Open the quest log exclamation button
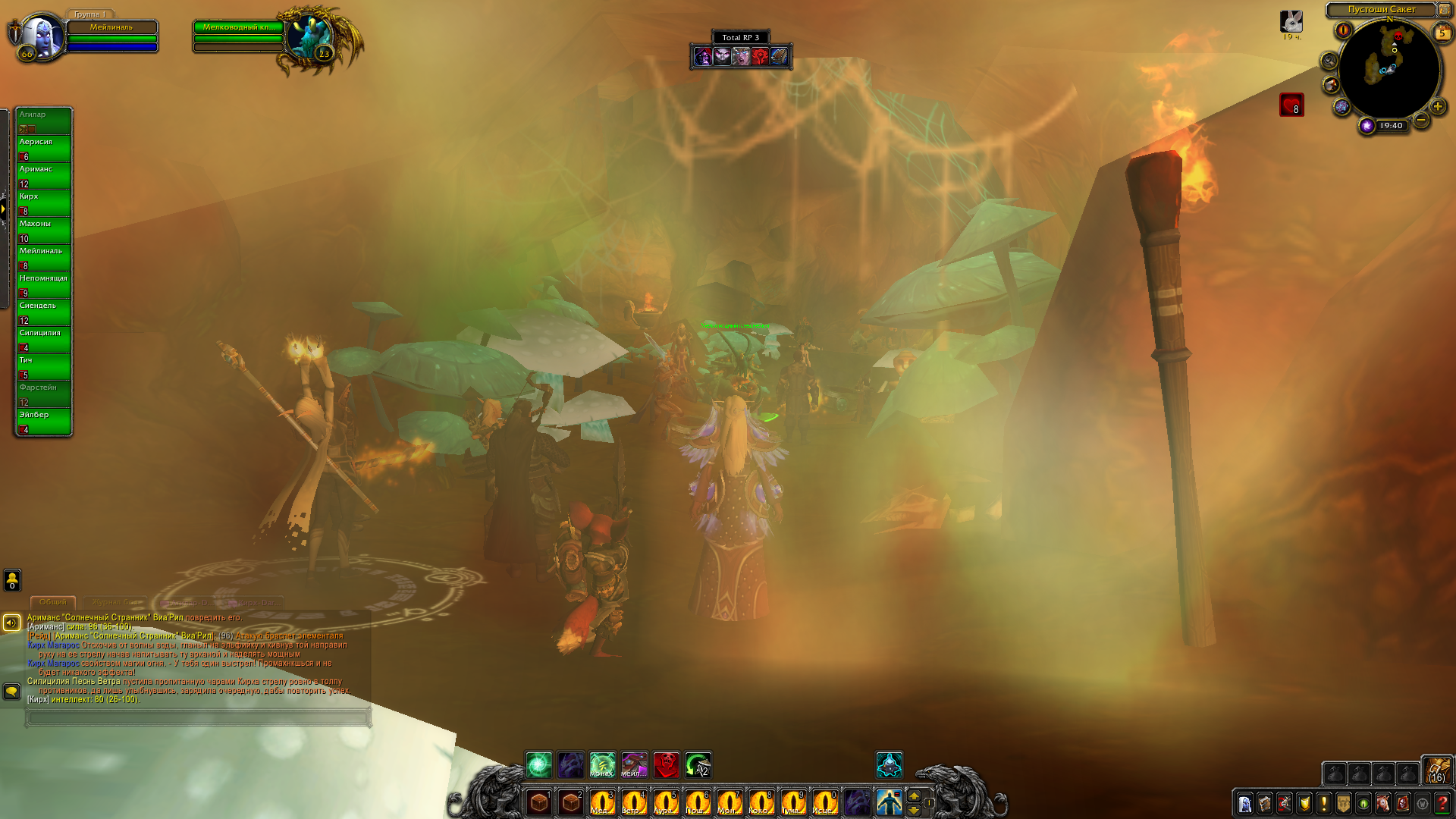 (x=1324, y=803)
